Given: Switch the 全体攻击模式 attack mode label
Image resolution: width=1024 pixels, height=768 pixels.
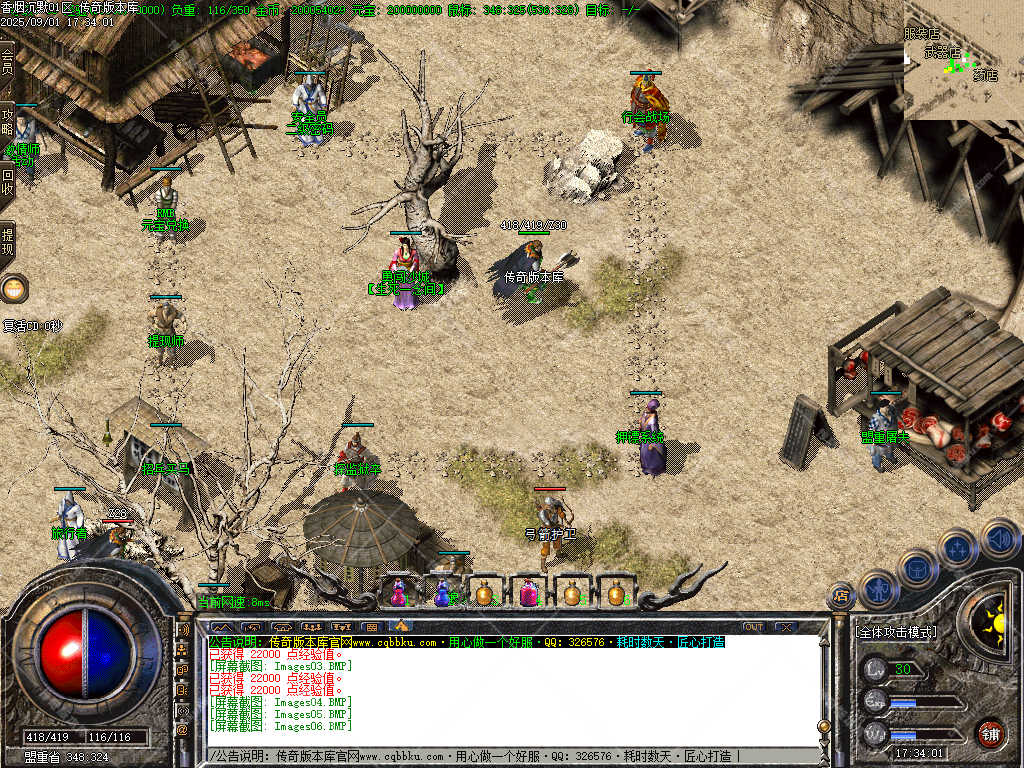Looking at the screenshot, I should (896, 632).
